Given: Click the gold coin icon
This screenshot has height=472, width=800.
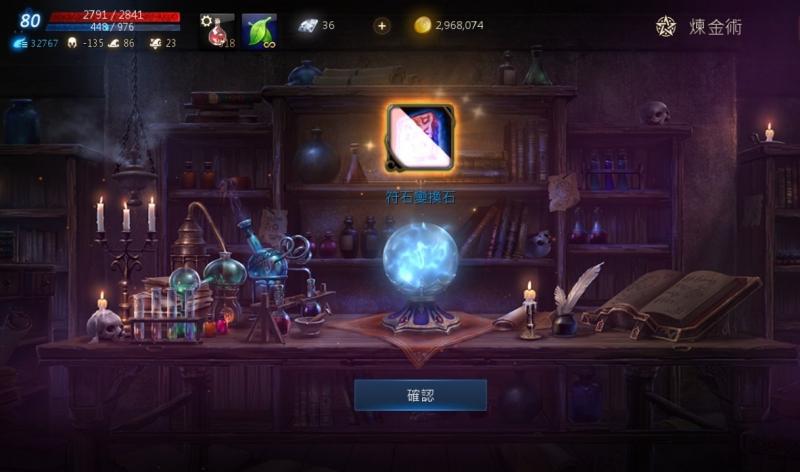Looking at the screenshot, I should click(423, 26).
